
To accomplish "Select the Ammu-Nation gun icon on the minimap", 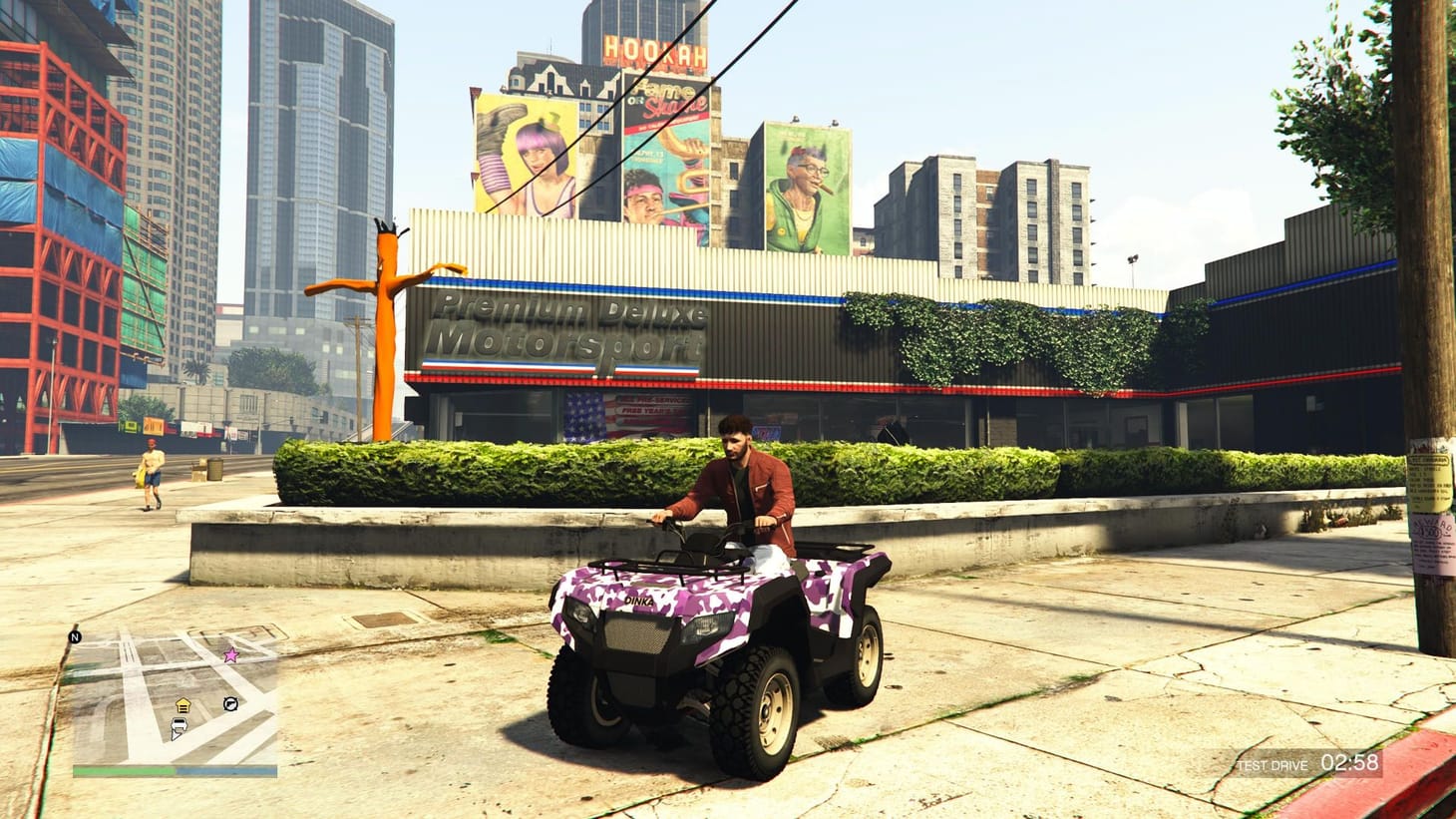I will click(x=230, y=703).
